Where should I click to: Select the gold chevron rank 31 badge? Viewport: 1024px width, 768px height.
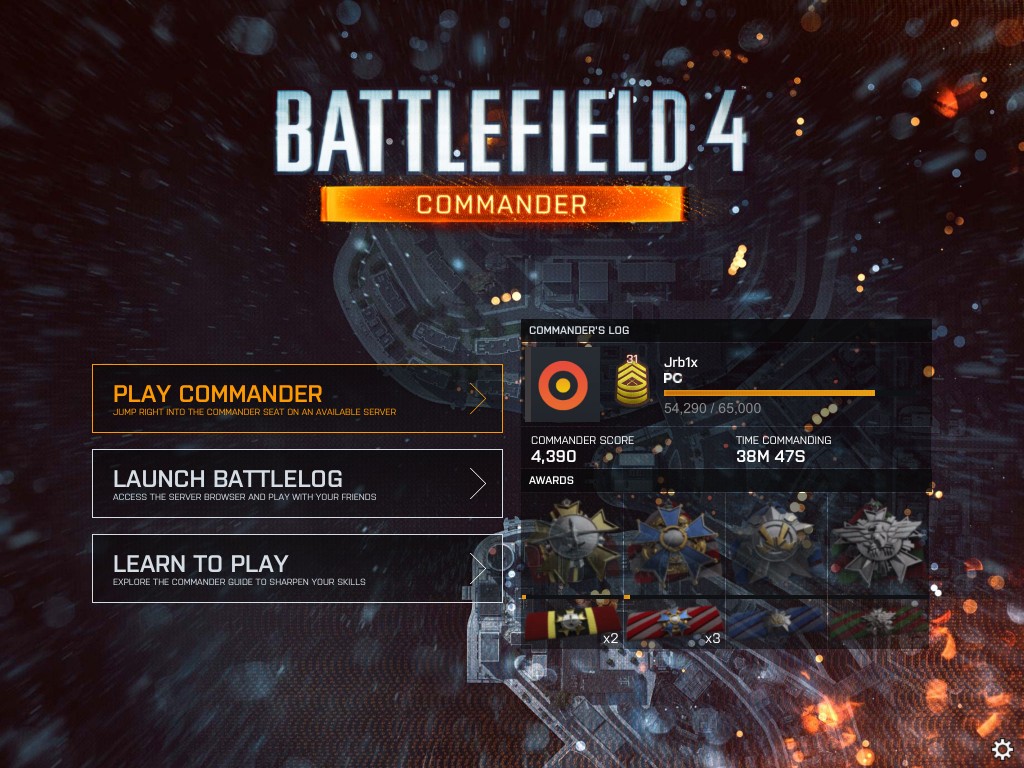pyautogui.click(x=631, y=381)
